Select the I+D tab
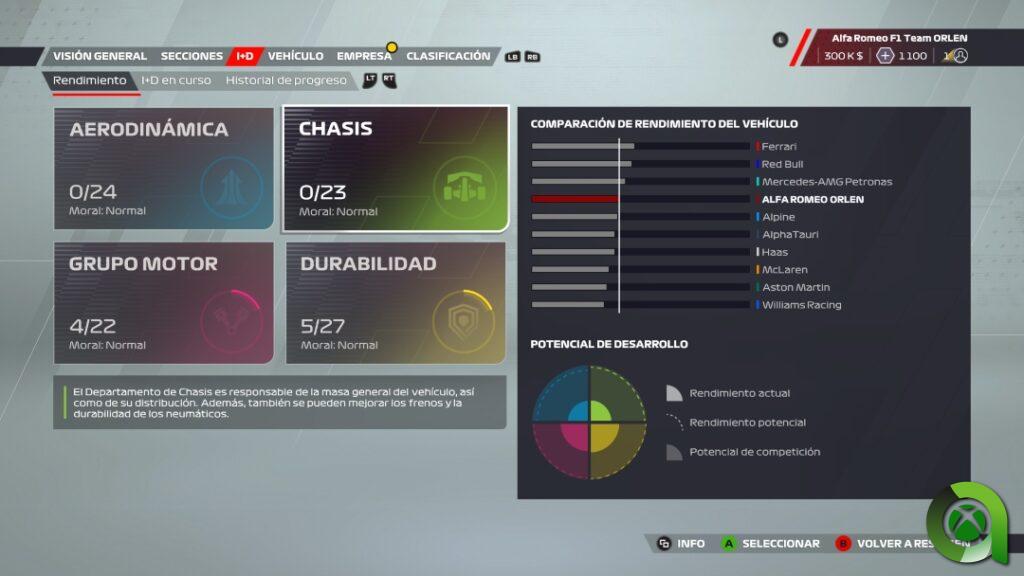 pos(245,56)
